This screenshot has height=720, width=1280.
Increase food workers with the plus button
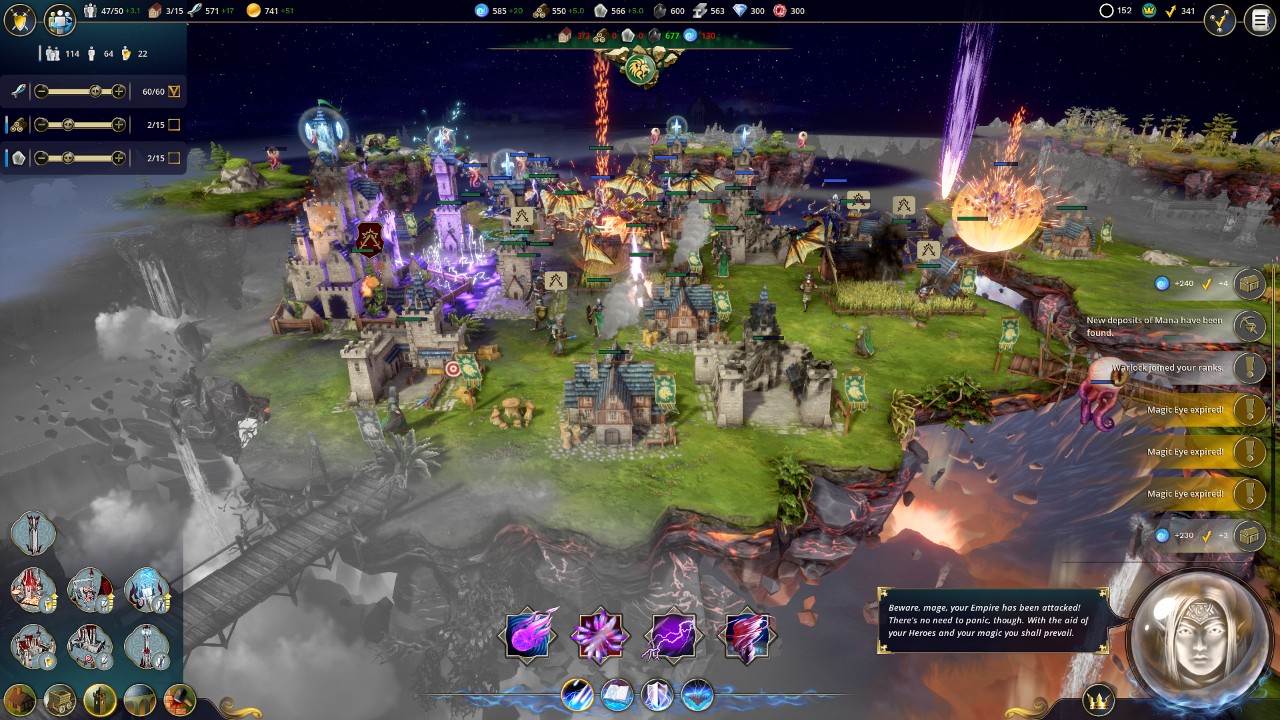click(119, 91)
